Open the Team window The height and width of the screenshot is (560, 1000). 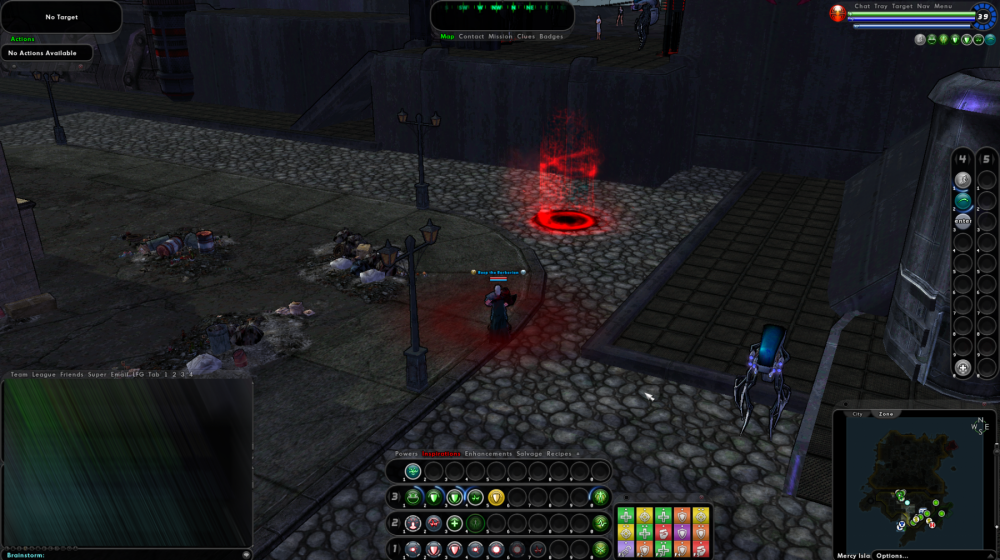click(19, 375)
